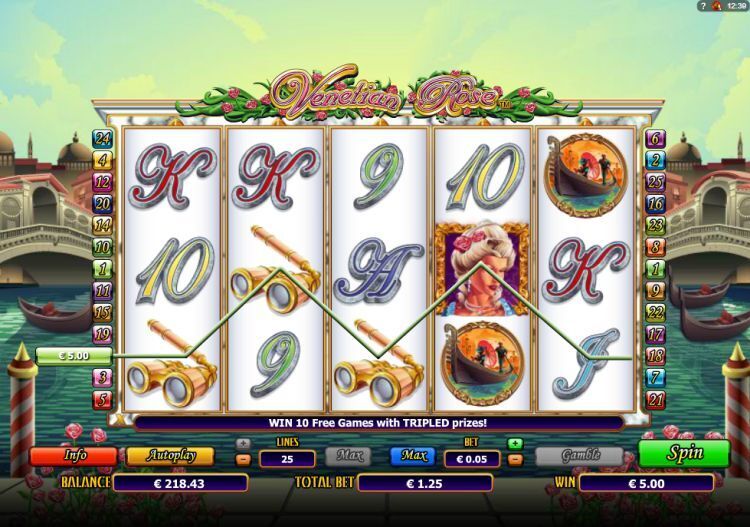This screenshot has width=750, height=527.
Task: Start Autoplay mode
Action: tap(169, 455)
